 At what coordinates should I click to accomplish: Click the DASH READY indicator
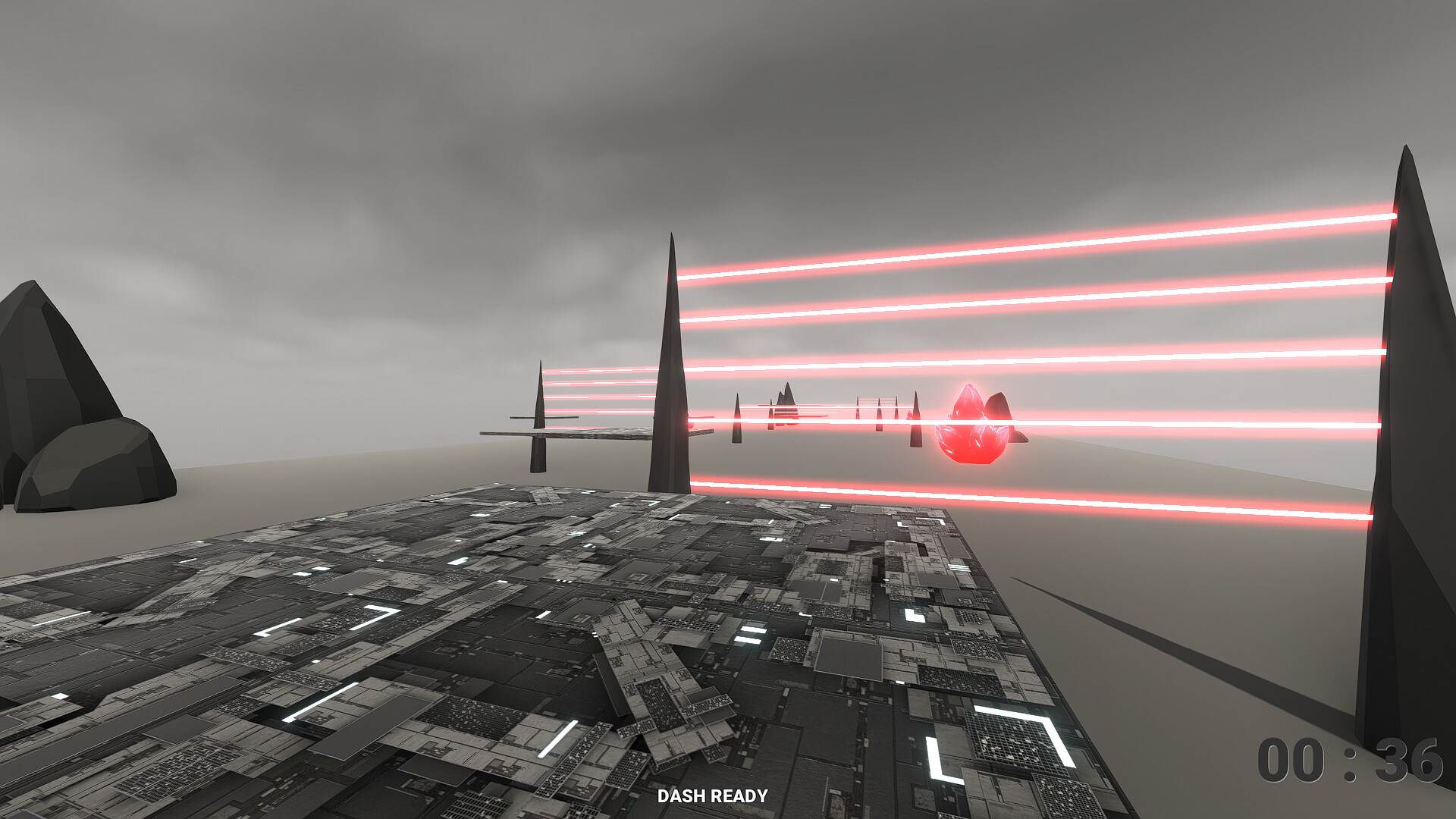[x=714, y=797]
